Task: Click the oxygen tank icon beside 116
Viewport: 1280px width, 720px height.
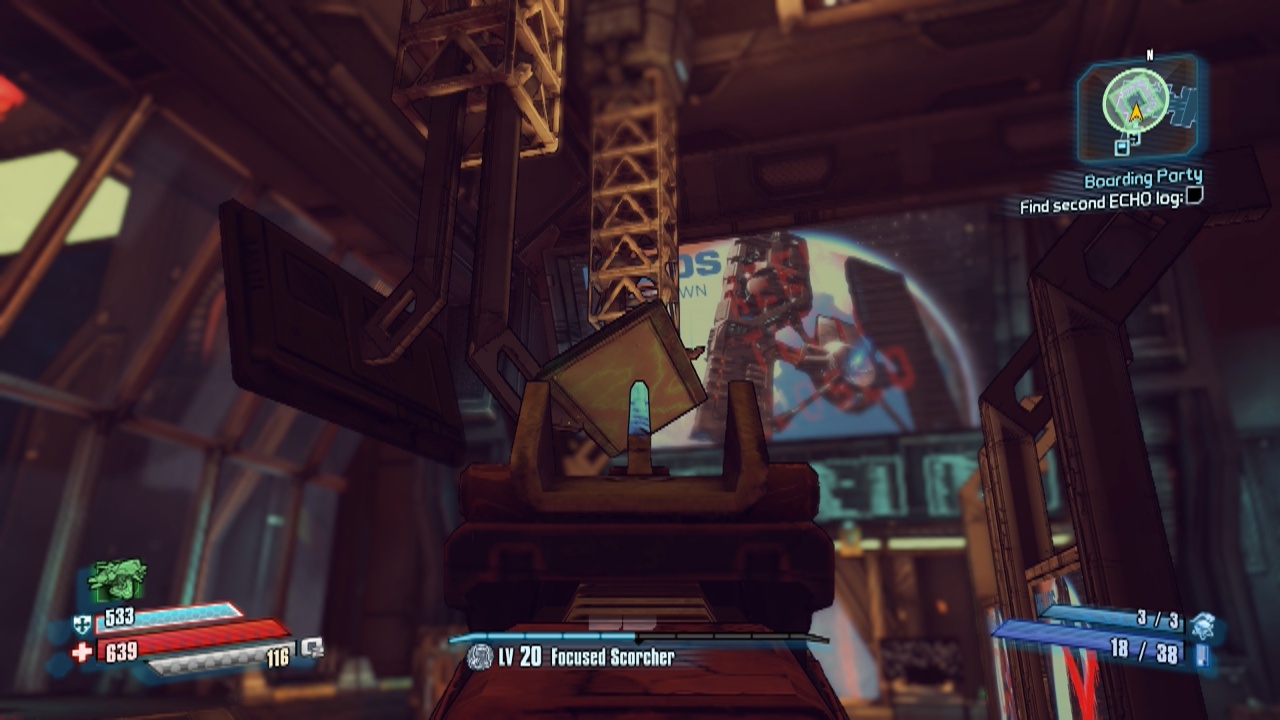Action: (x=312, y=648)
